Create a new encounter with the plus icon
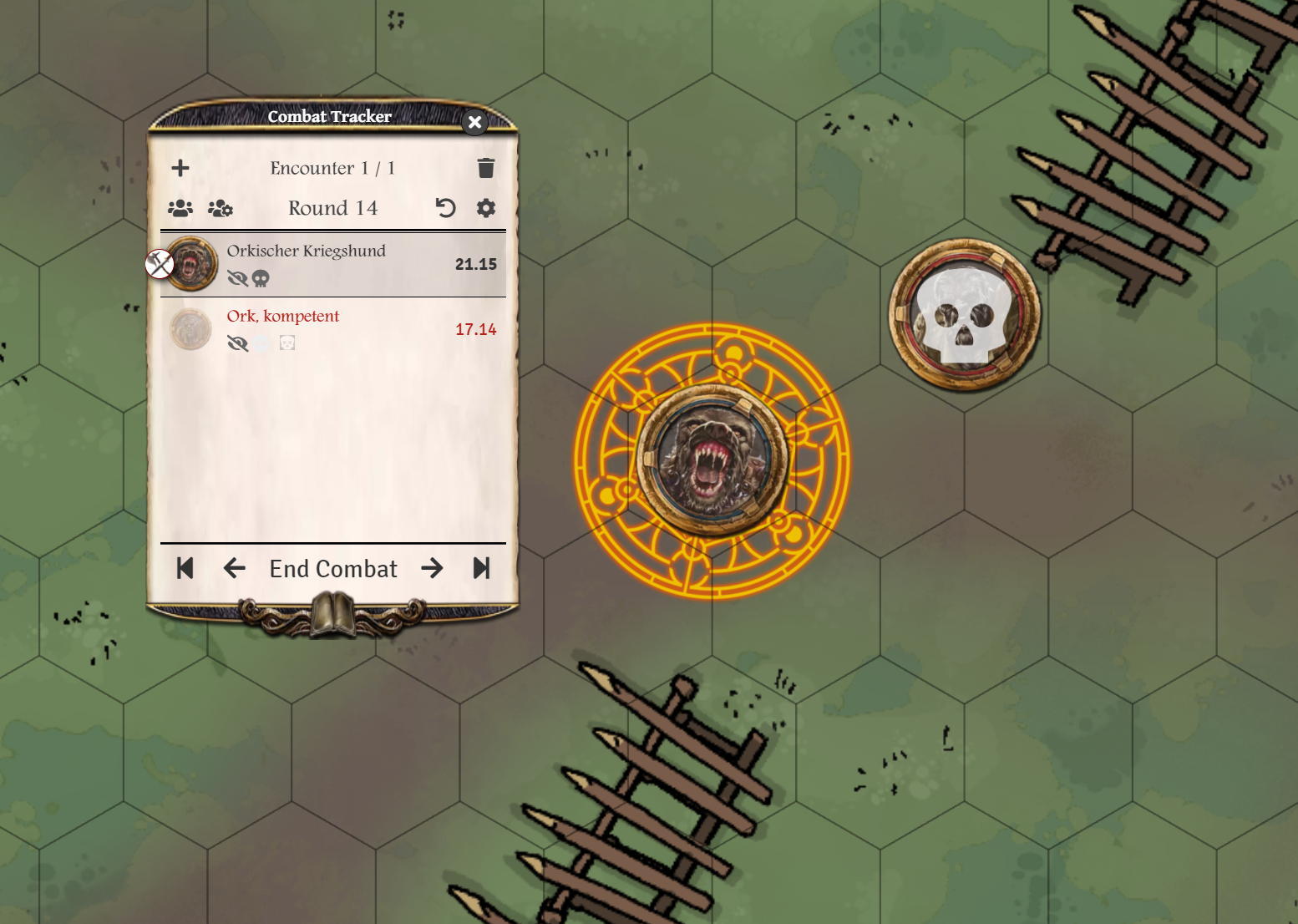The image size is (1298, 924). coord(180,167)
